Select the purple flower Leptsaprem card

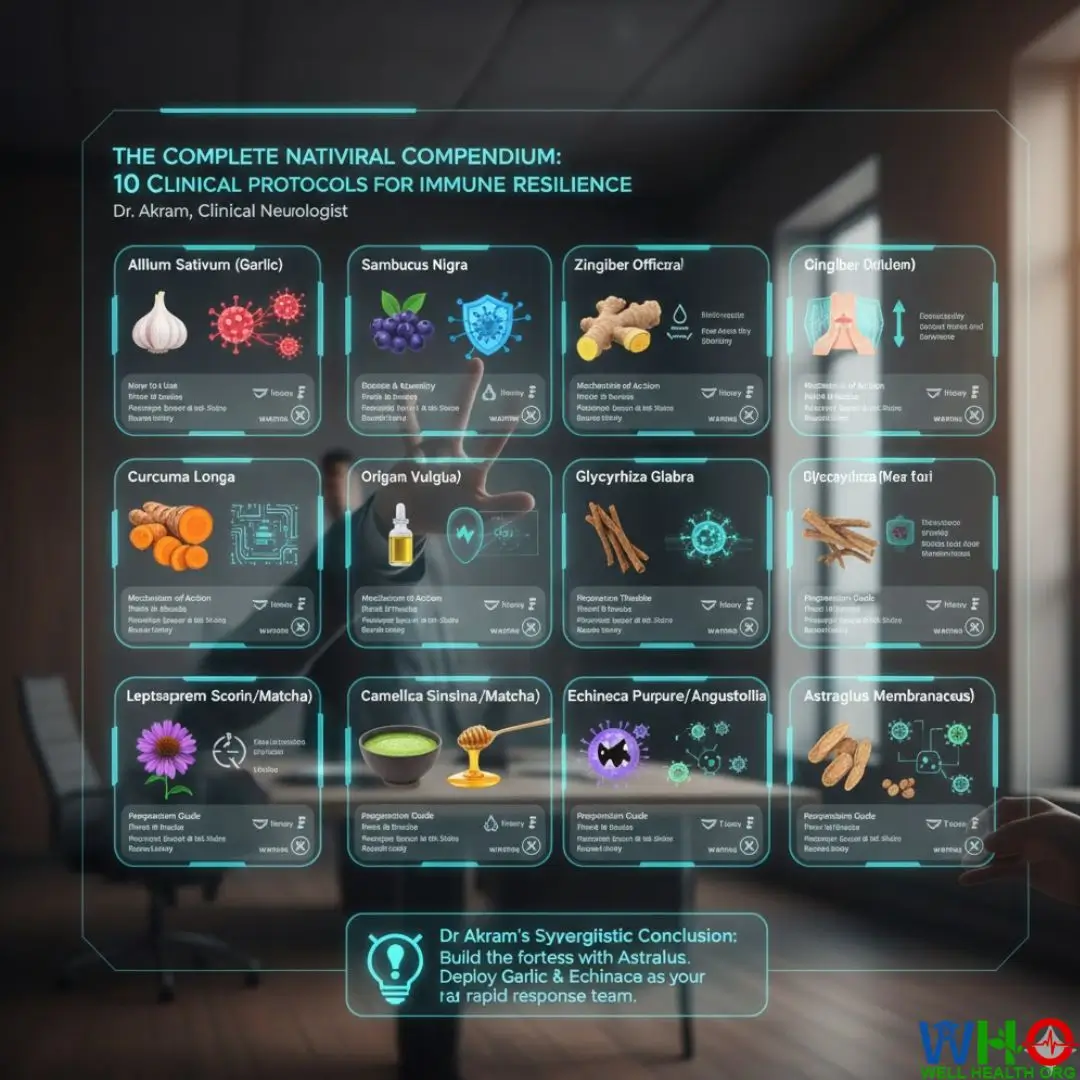pyautogui.click(x=217, y=772)
